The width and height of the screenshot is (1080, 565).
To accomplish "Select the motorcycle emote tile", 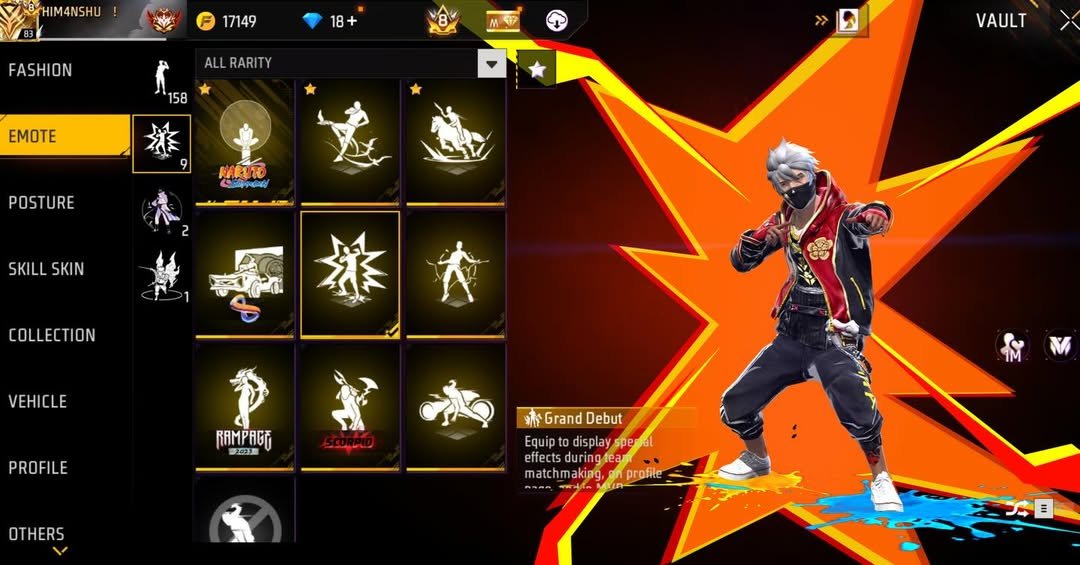I will 455,406.
